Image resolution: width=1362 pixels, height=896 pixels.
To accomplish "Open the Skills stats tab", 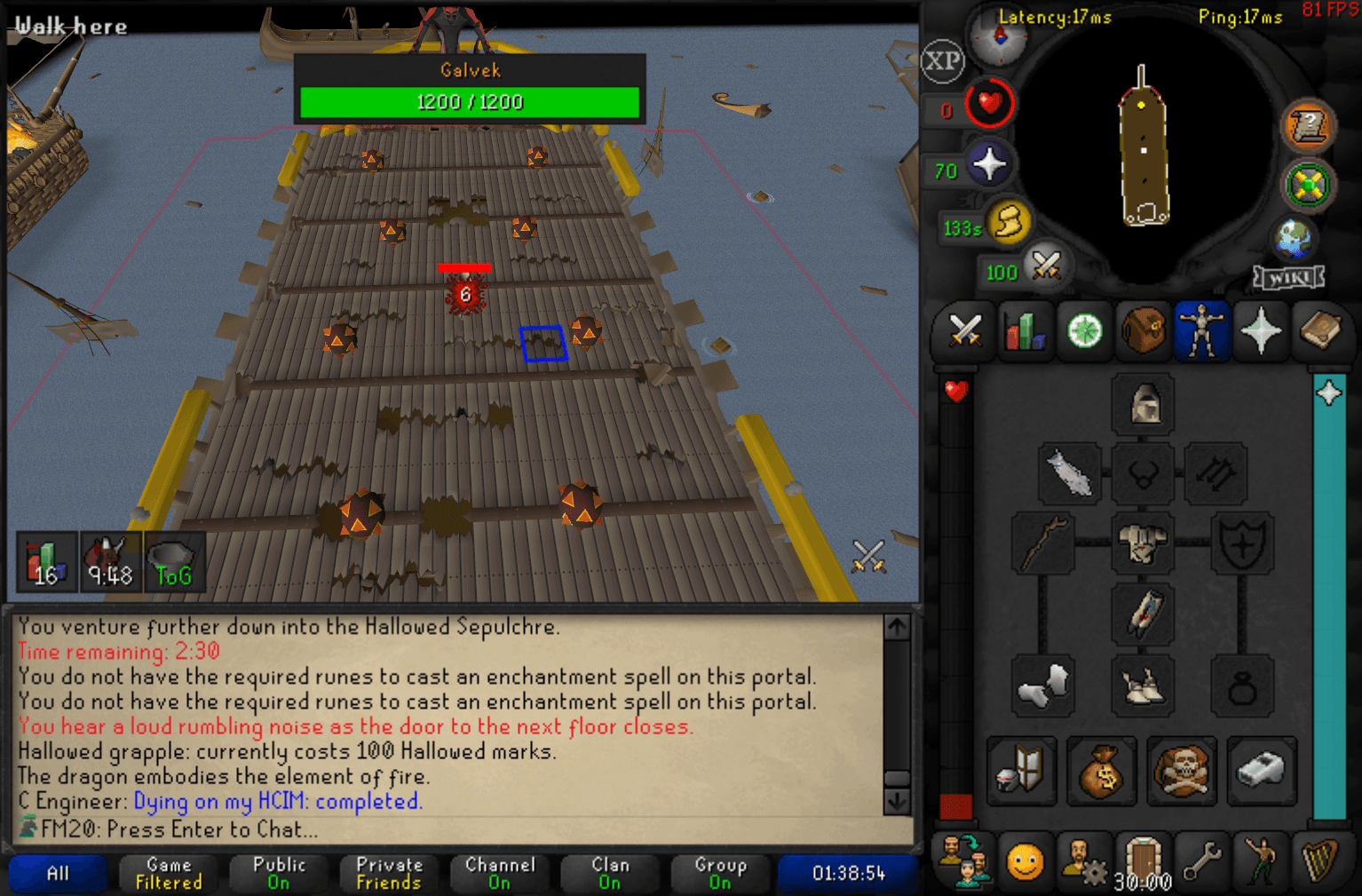I will pyautogui.click(x=1025, y=331).
